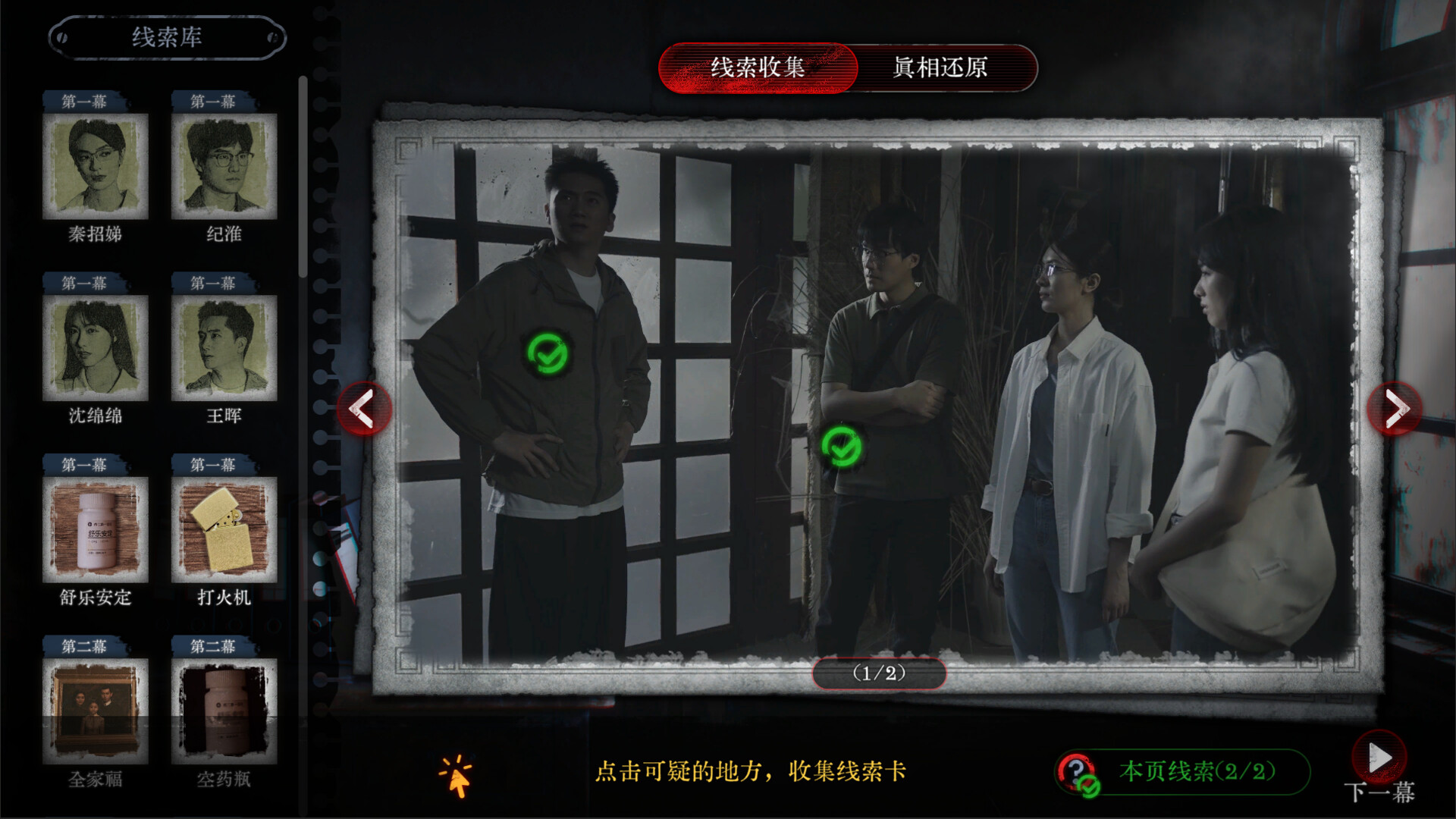Inspect the 舒乐安定 medicine bottle clue
Screen dimensions: 1456x819
click(96, 531)
